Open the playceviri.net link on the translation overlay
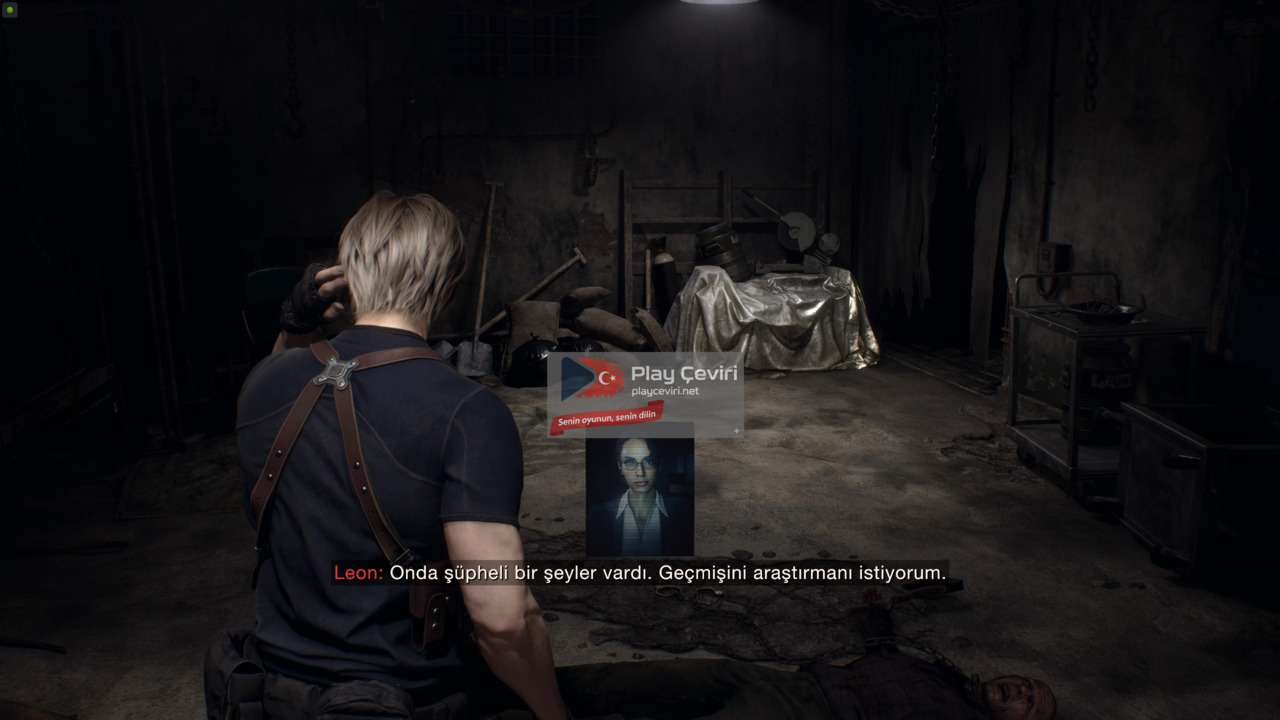Image resolution: width=1280 pixels, height=720 pixels. point(665,391)
